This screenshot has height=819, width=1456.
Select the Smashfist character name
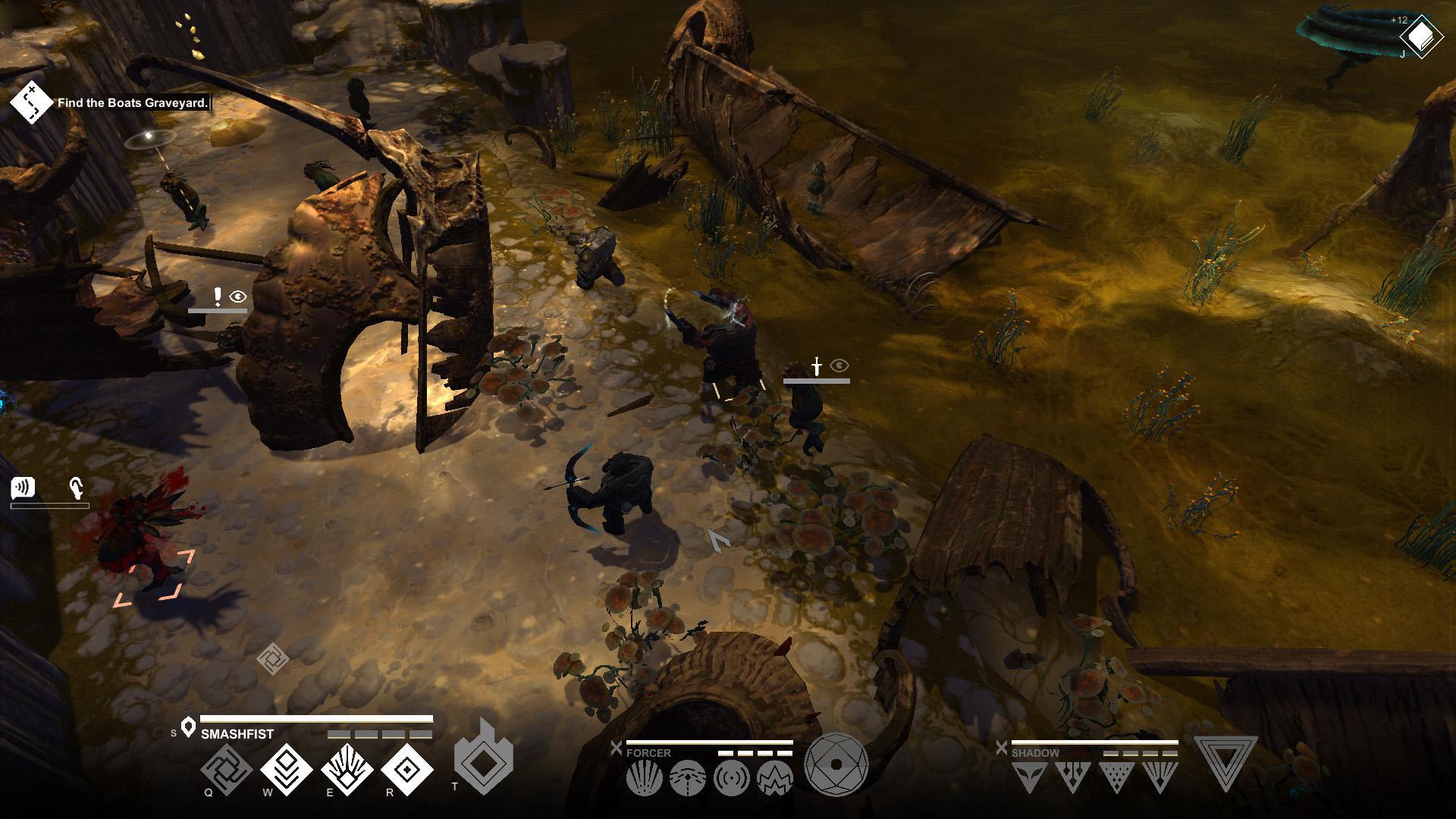(x=237, y=734)
